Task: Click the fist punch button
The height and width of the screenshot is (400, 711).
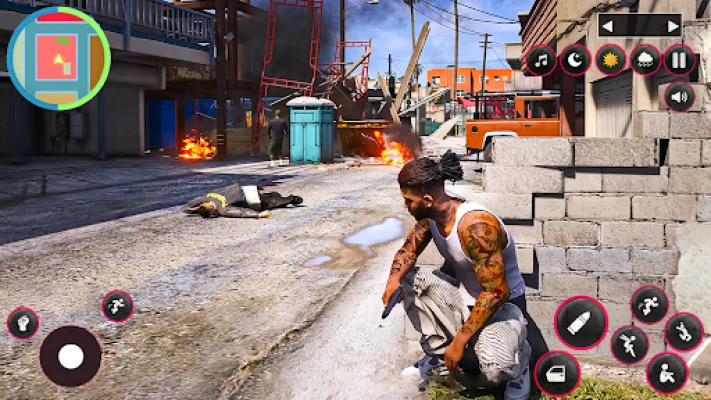Action: pos(22,323)
